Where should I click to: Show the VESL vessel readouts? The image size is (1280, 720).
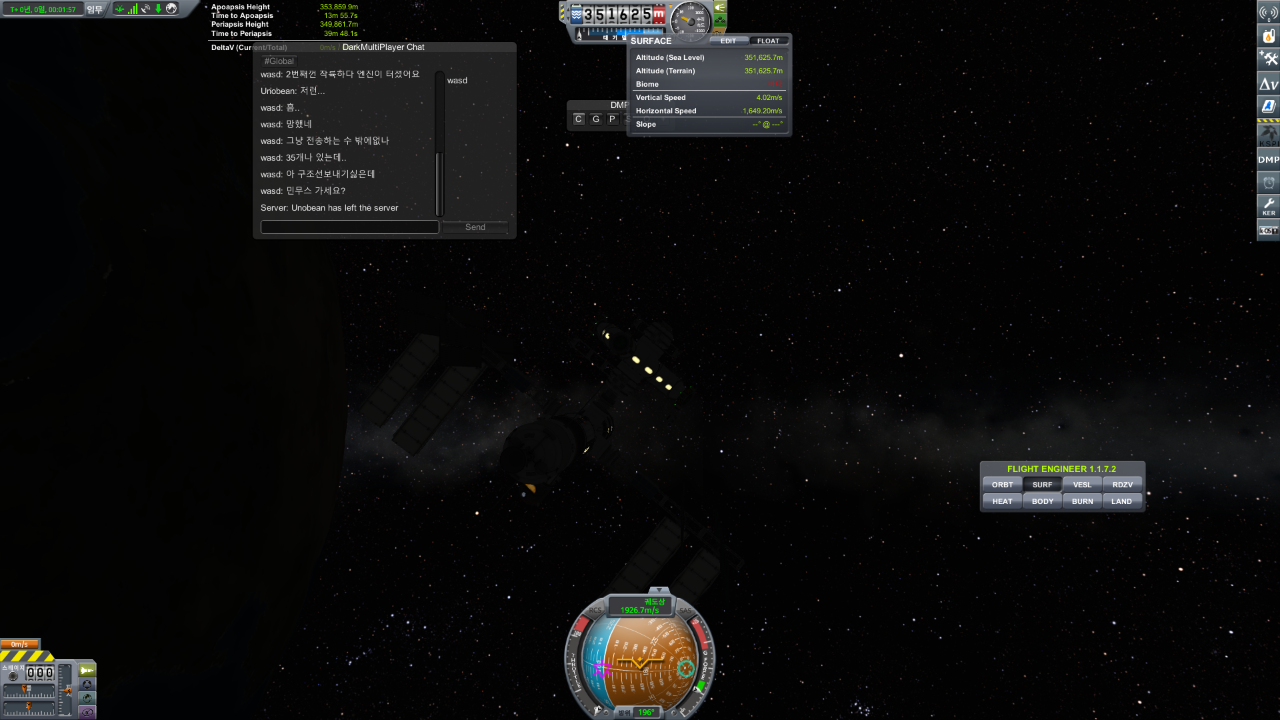(x=1082, y=485)
